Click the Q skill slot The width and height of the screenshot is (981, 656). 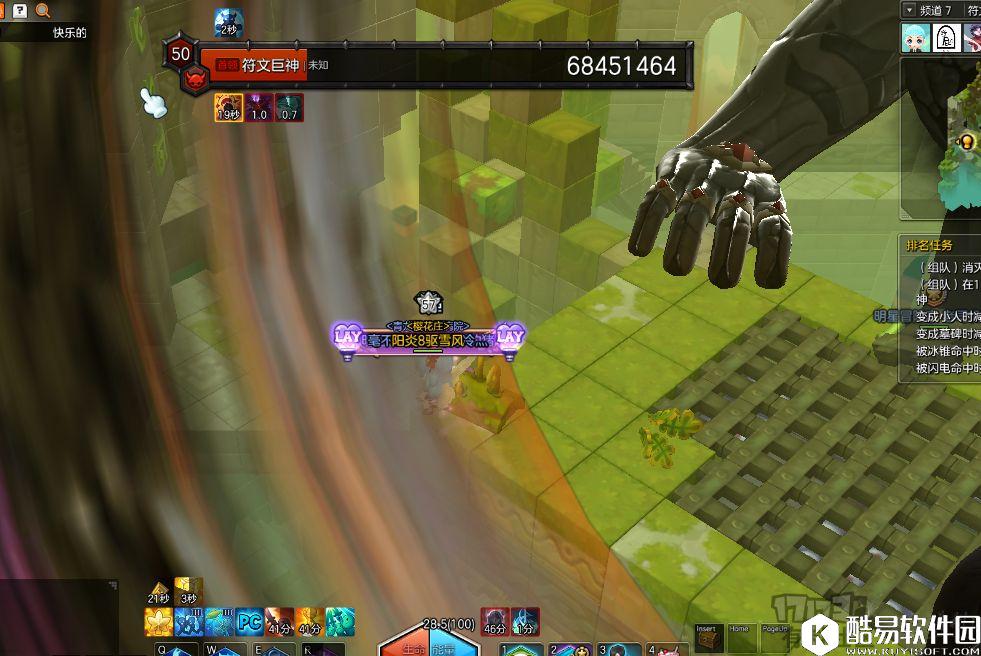[170, 649]
